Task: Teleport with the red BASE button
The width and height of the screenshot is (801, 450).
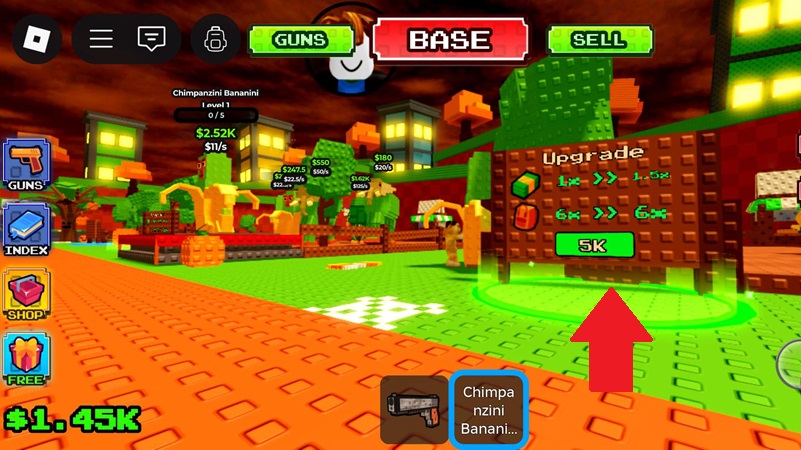Action: click(449, 40)
